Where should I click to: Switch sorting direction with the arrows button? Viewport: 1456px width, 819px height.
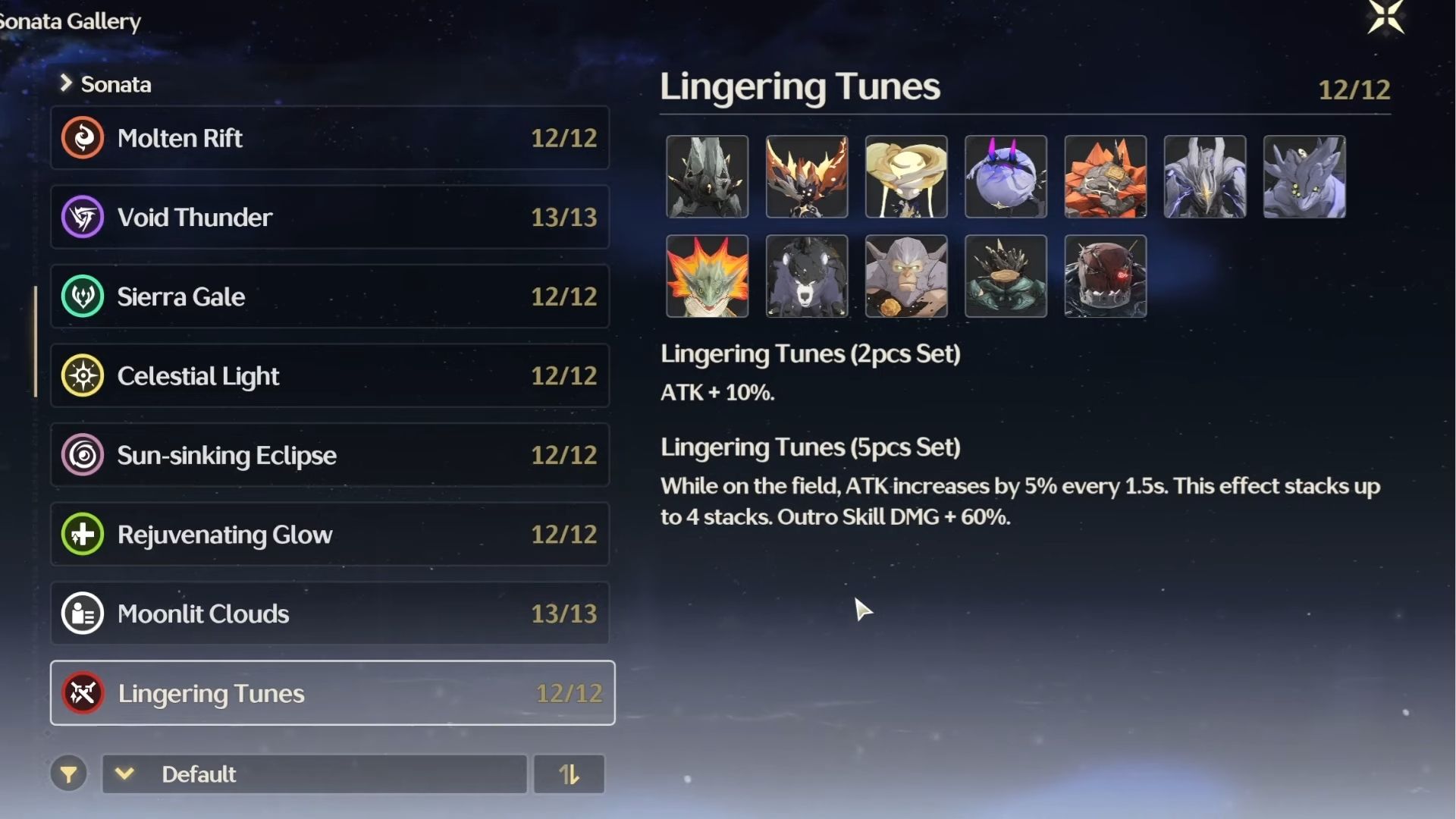point(569,774)
